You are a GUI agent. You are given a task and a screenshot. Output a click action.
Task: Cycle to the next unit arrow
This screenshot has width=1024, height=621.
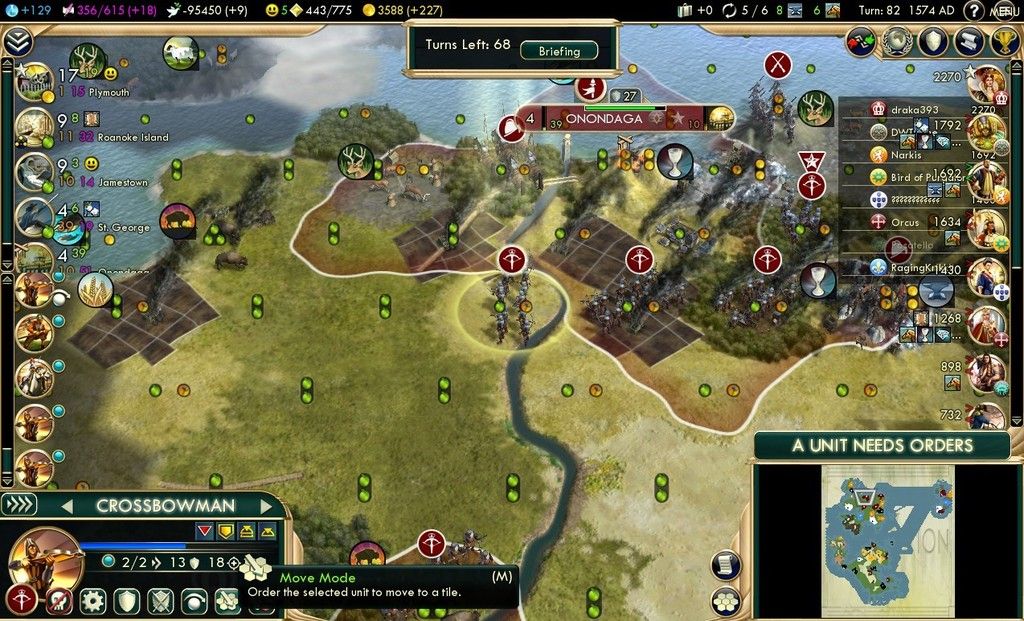[266, 506]
